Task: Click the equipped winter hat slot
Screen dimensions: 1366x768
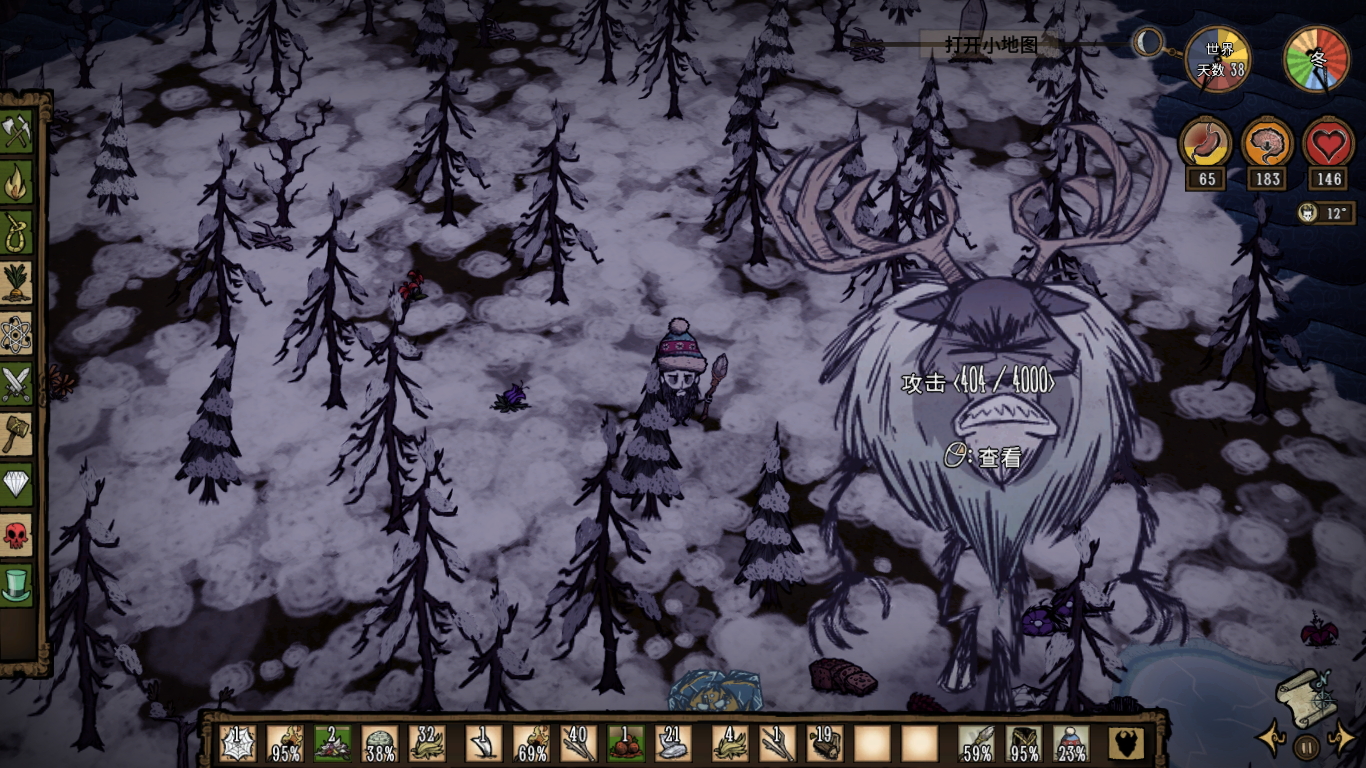Action: (1072, 744)
